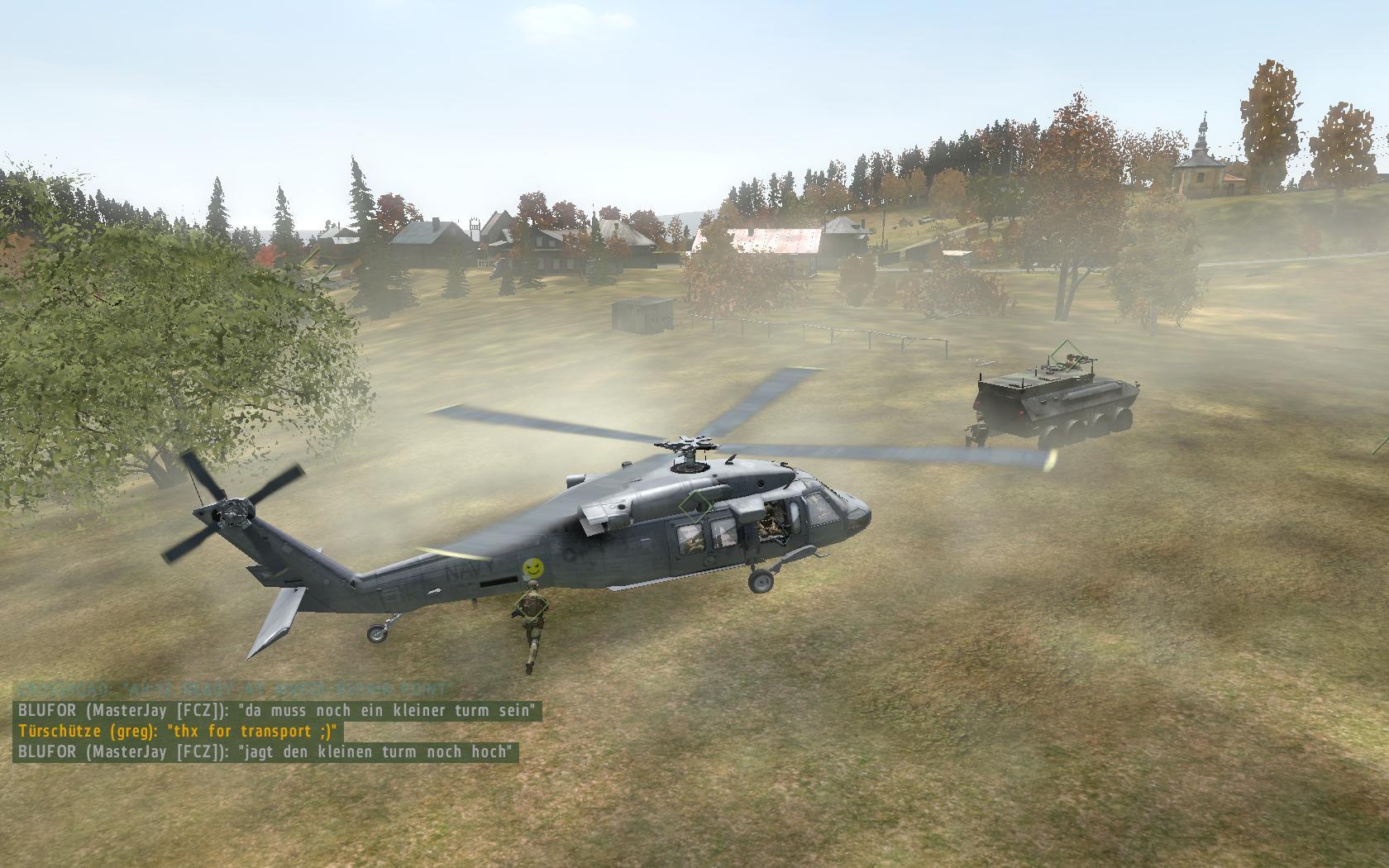The width and height of the screenshot is (1389, 868).
Task: Select the "da muss noch ein kleiner turm sein" chat line
Action: tap(278, 710)
